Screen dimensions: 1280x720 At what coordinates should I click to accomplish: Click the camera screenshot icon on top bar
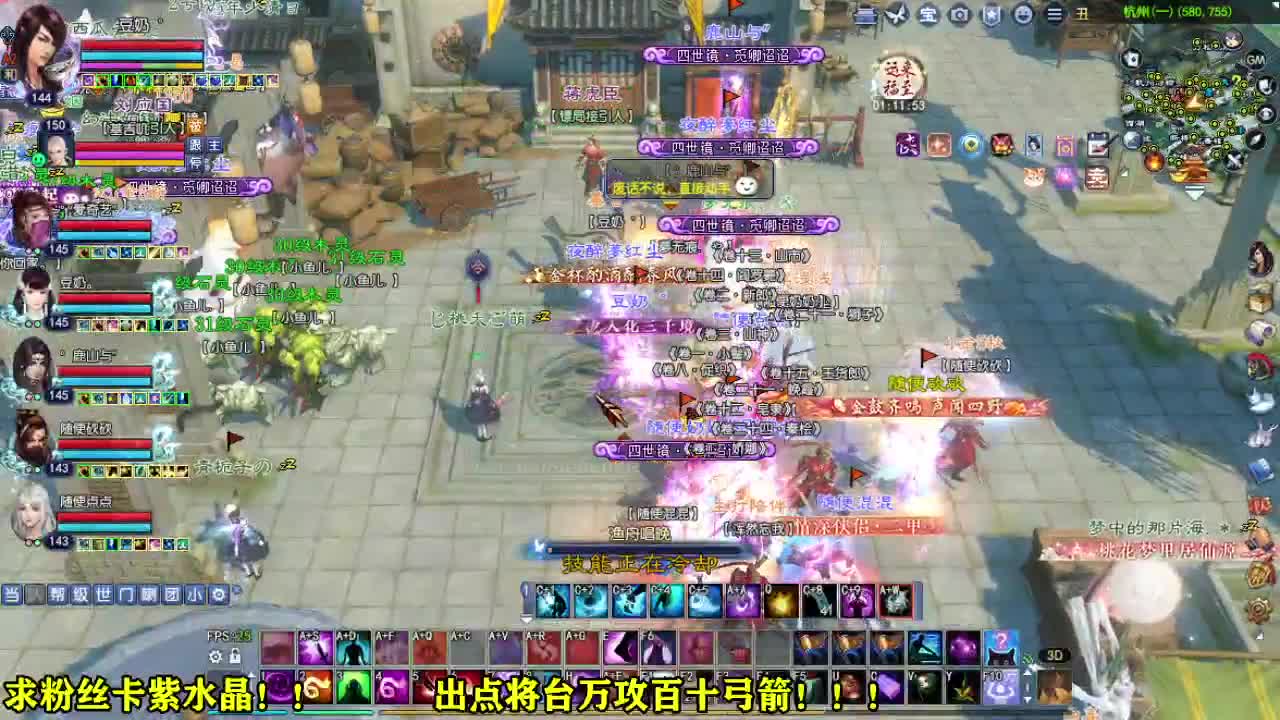pyautogui.click(x=960, y=15)
